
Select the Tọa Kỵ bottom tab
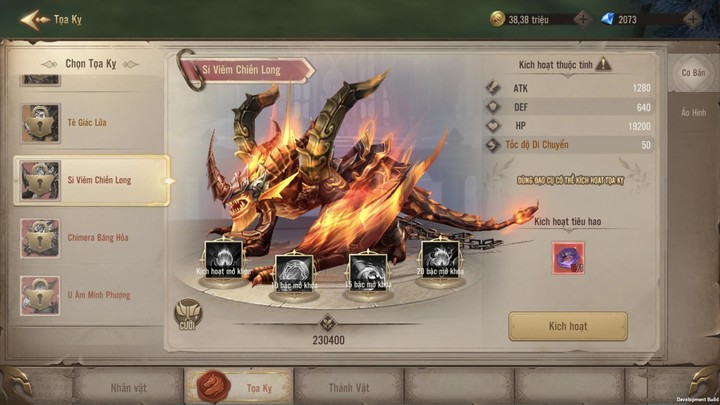238,386
